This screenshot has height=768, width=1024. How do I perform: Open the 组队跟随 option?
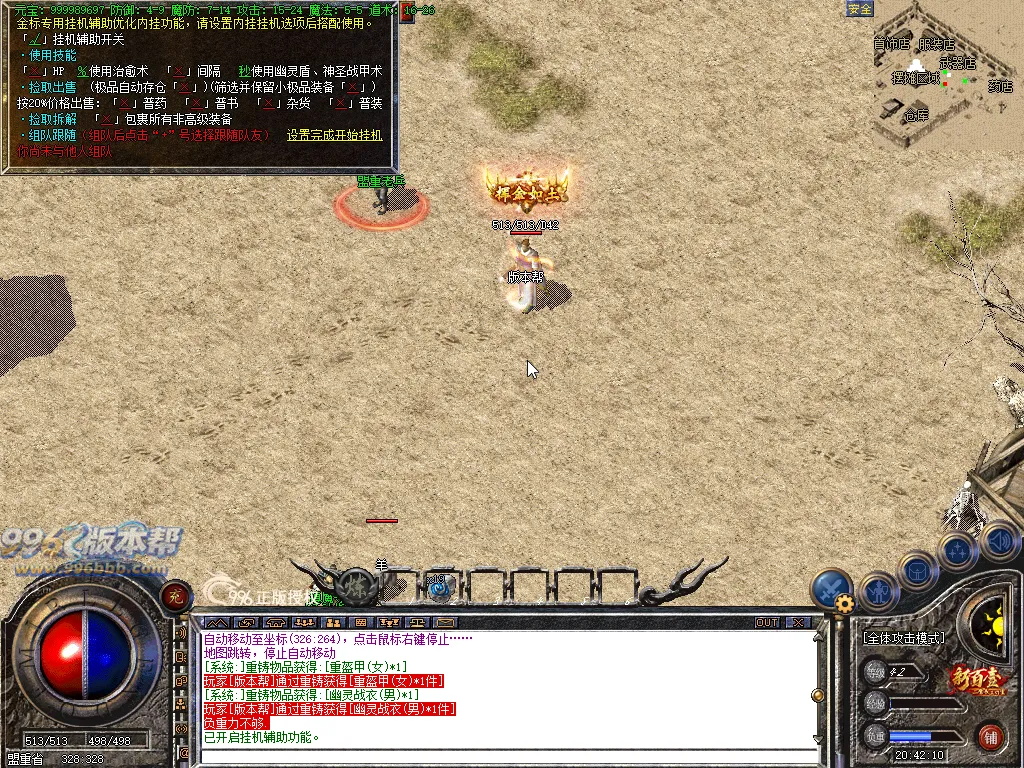pyautogui.click(x=52, y=135)
